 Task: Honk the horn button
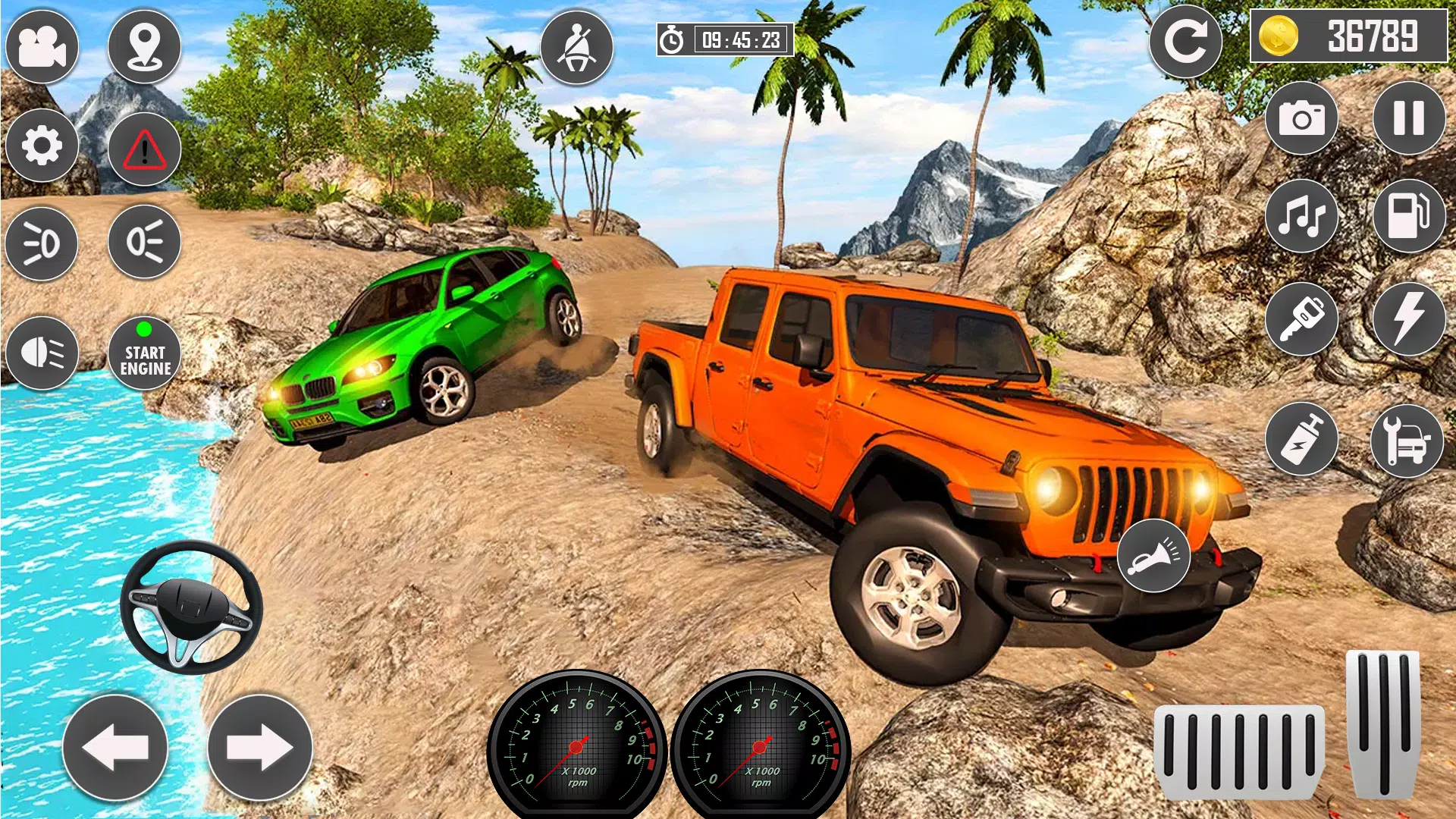[x=1153, y=556]
